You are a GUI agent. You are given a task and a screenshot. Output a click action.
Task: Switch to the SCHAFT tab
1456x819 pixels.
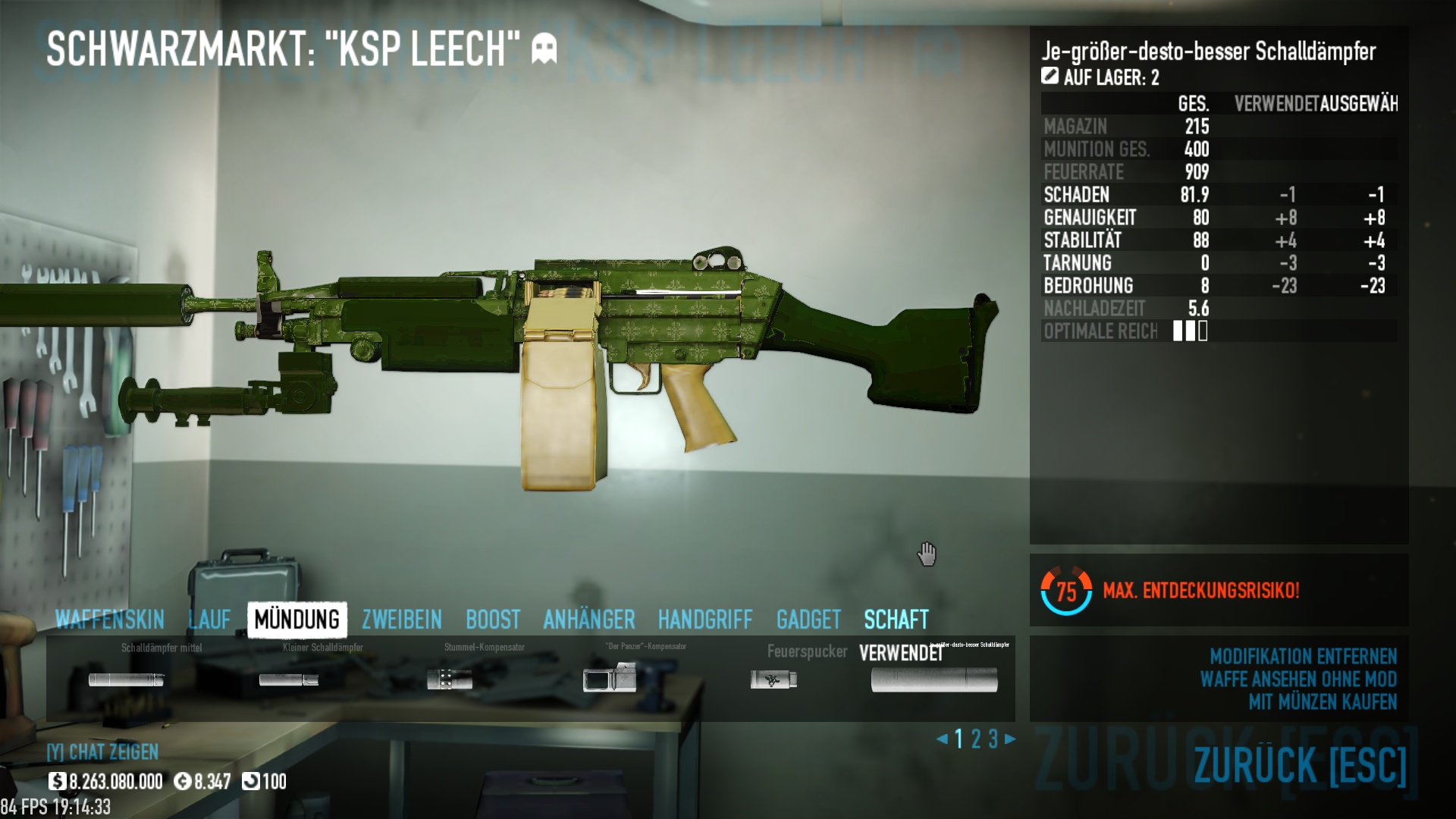896,620
